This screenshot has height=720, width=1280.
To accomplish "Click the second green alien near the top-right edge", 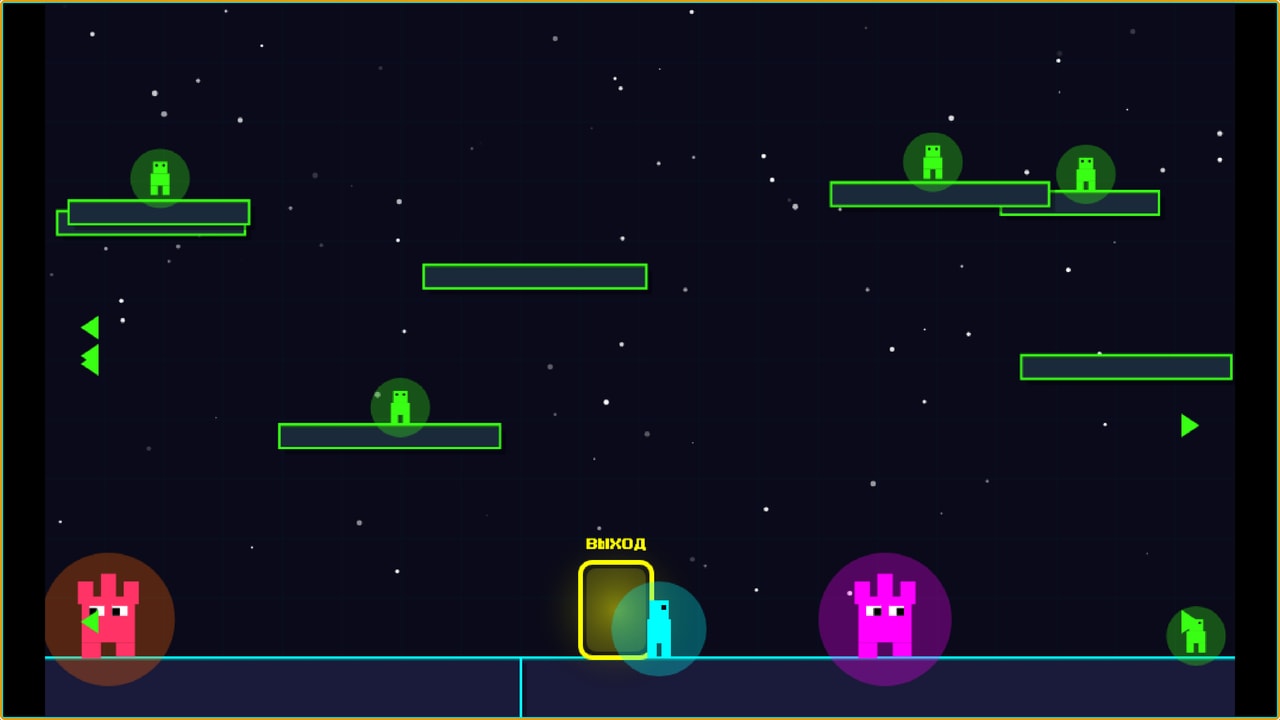I will (x=1085, y=174).
